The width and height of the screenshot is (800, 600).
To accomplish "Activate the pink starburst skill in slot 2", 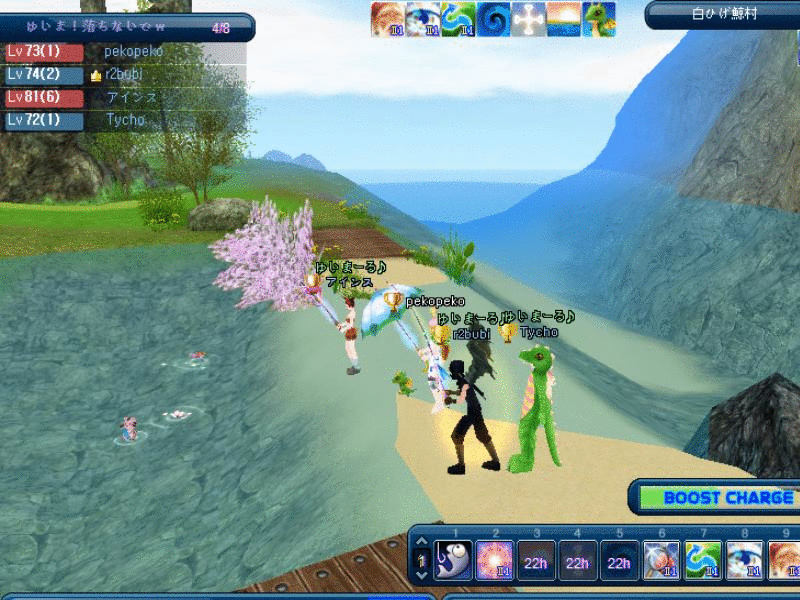I will pos(495,560).
